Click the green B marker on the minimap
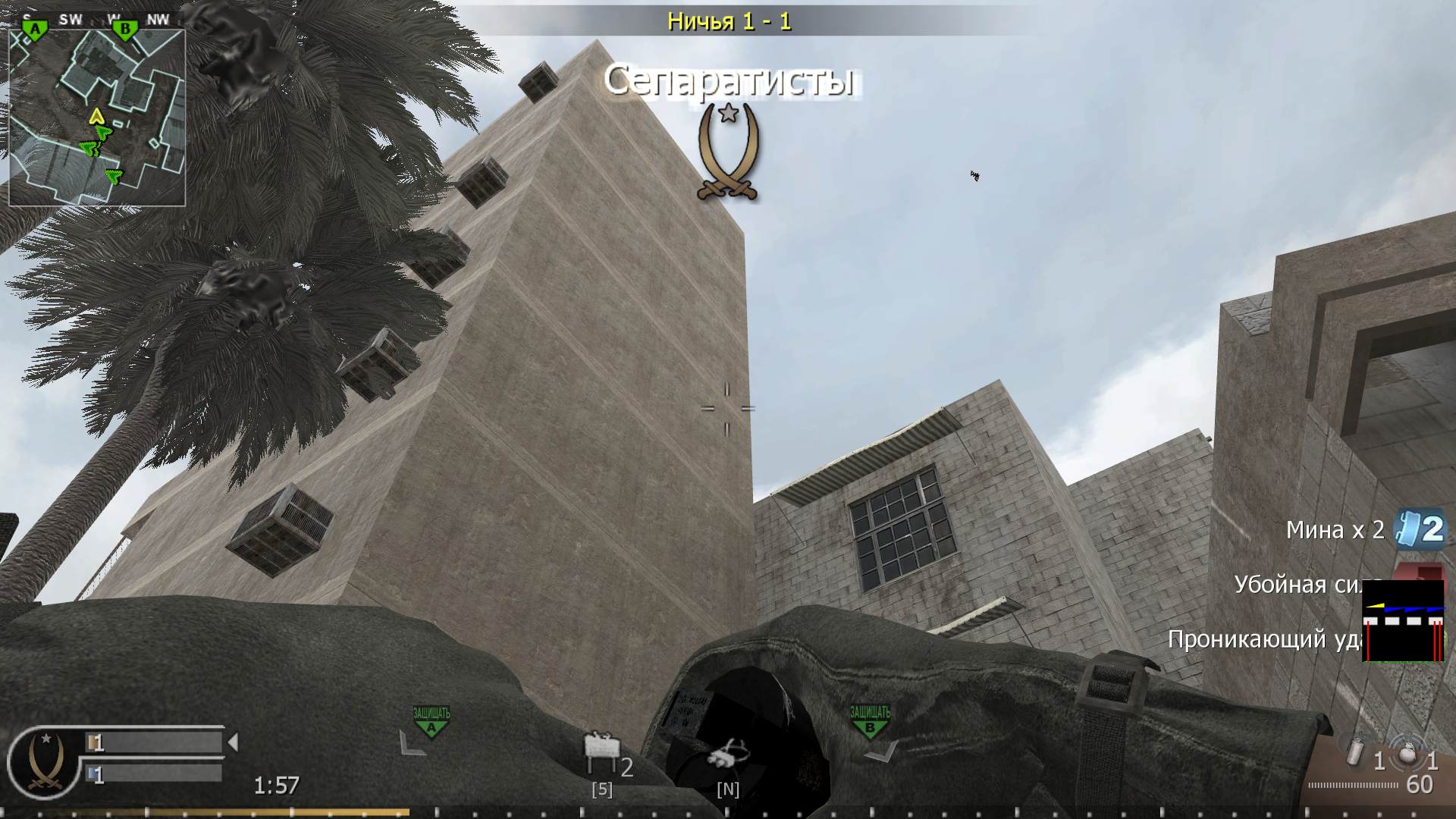The image size is (1456, 819). [x=124, y=27]
